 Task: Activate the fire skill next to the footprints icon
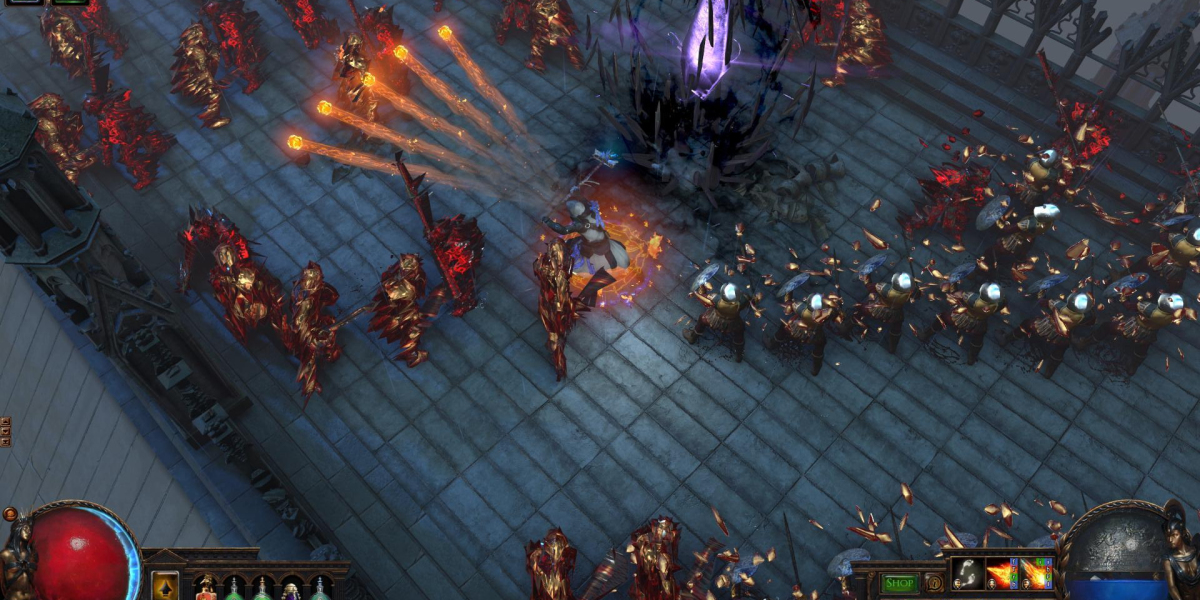(x=1001, y=574)
